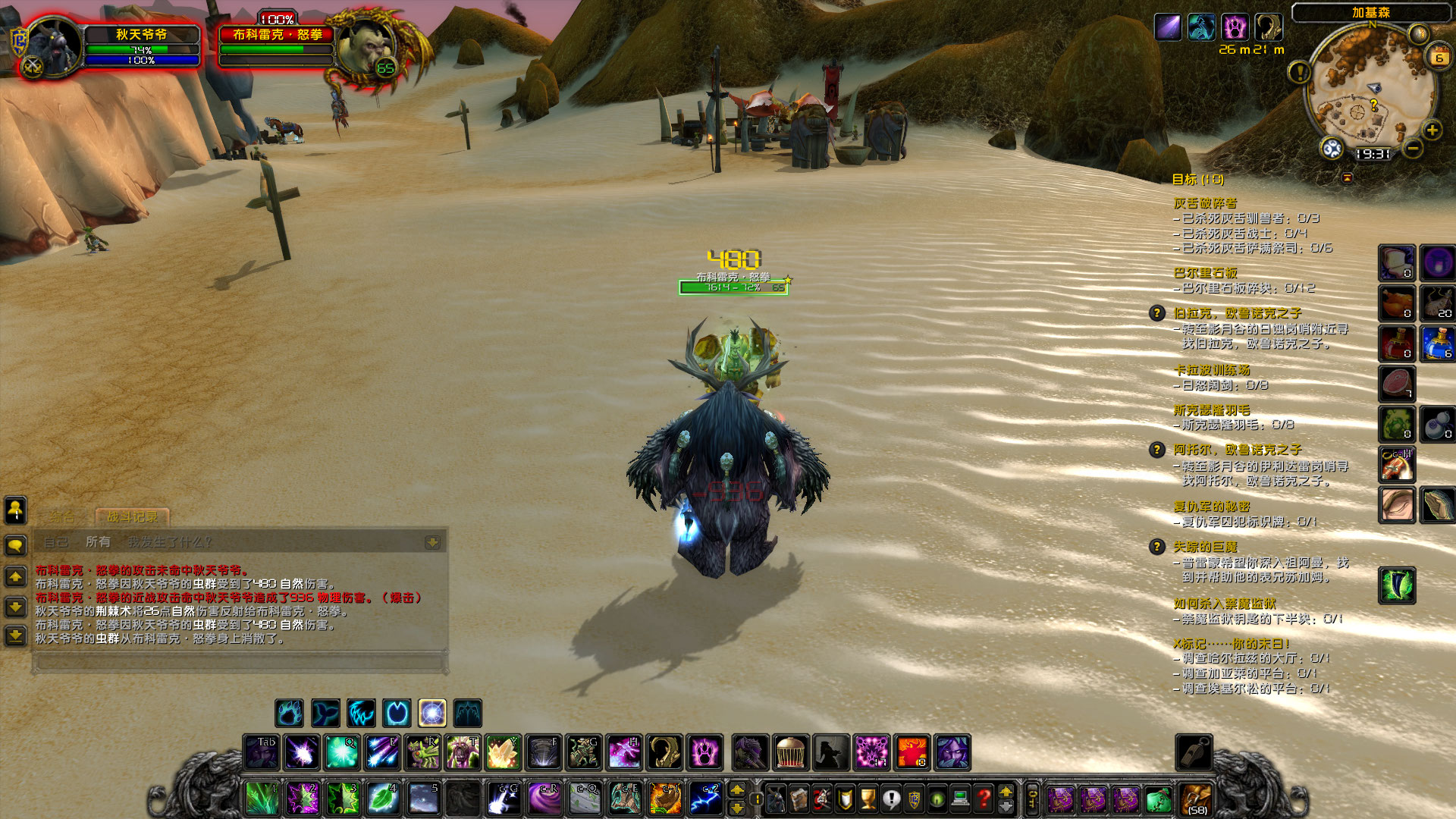
Task: Select the 灰舌破碎者 quest in the tracker
Action: coord(1205,203)
